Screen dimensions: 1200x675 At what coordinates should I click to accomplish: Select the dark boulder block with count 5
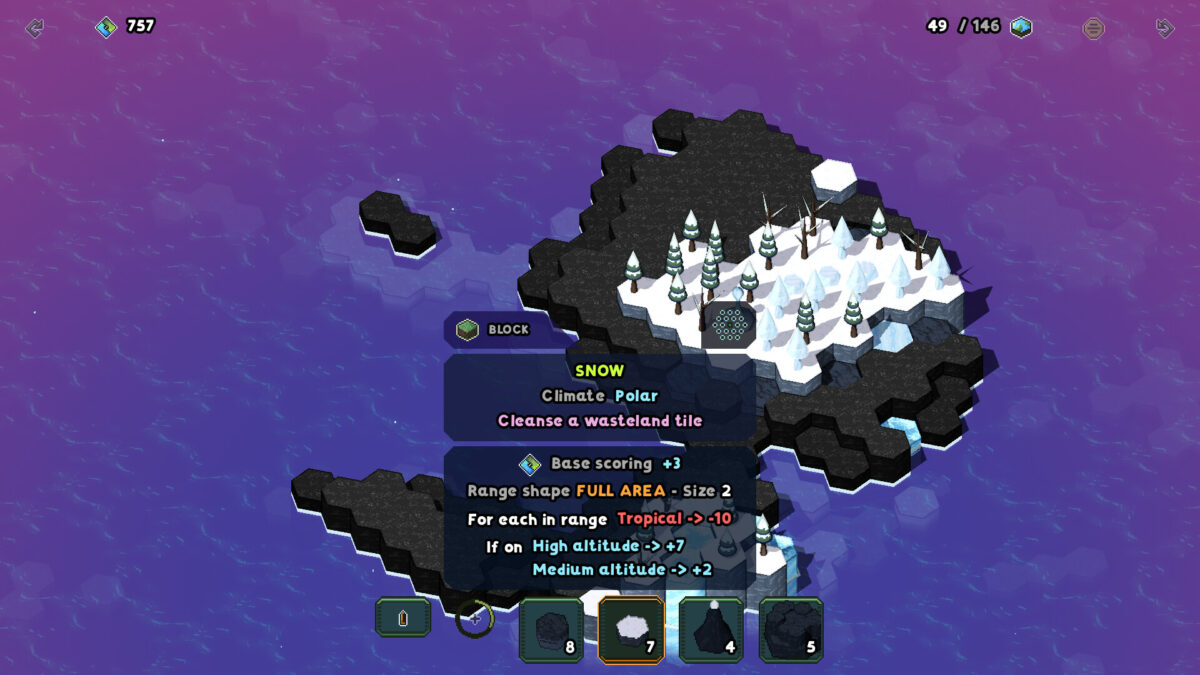[x=791, y=630]
